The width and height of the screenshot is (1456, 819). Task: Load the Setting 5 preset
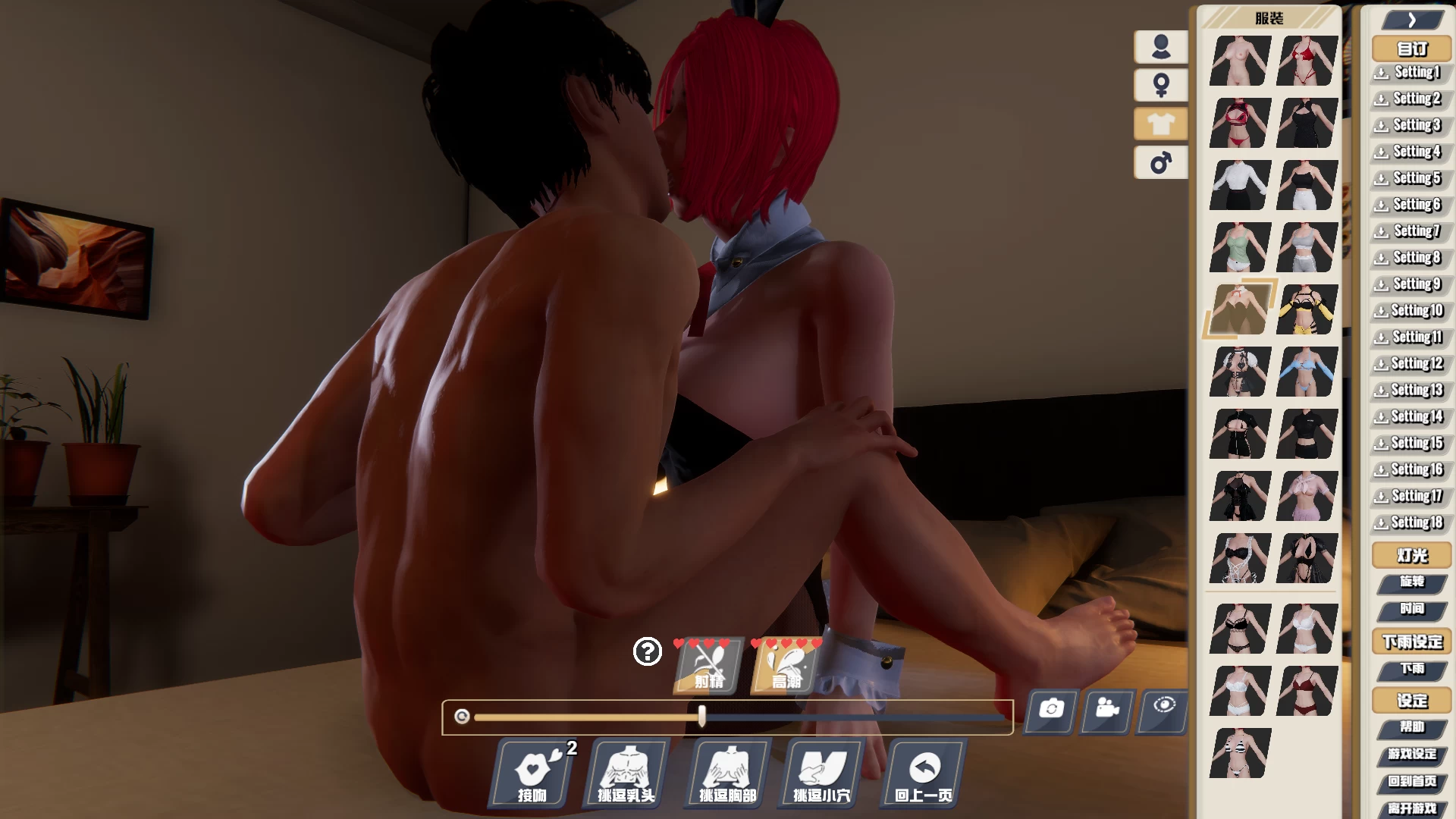coord(1409,177)
